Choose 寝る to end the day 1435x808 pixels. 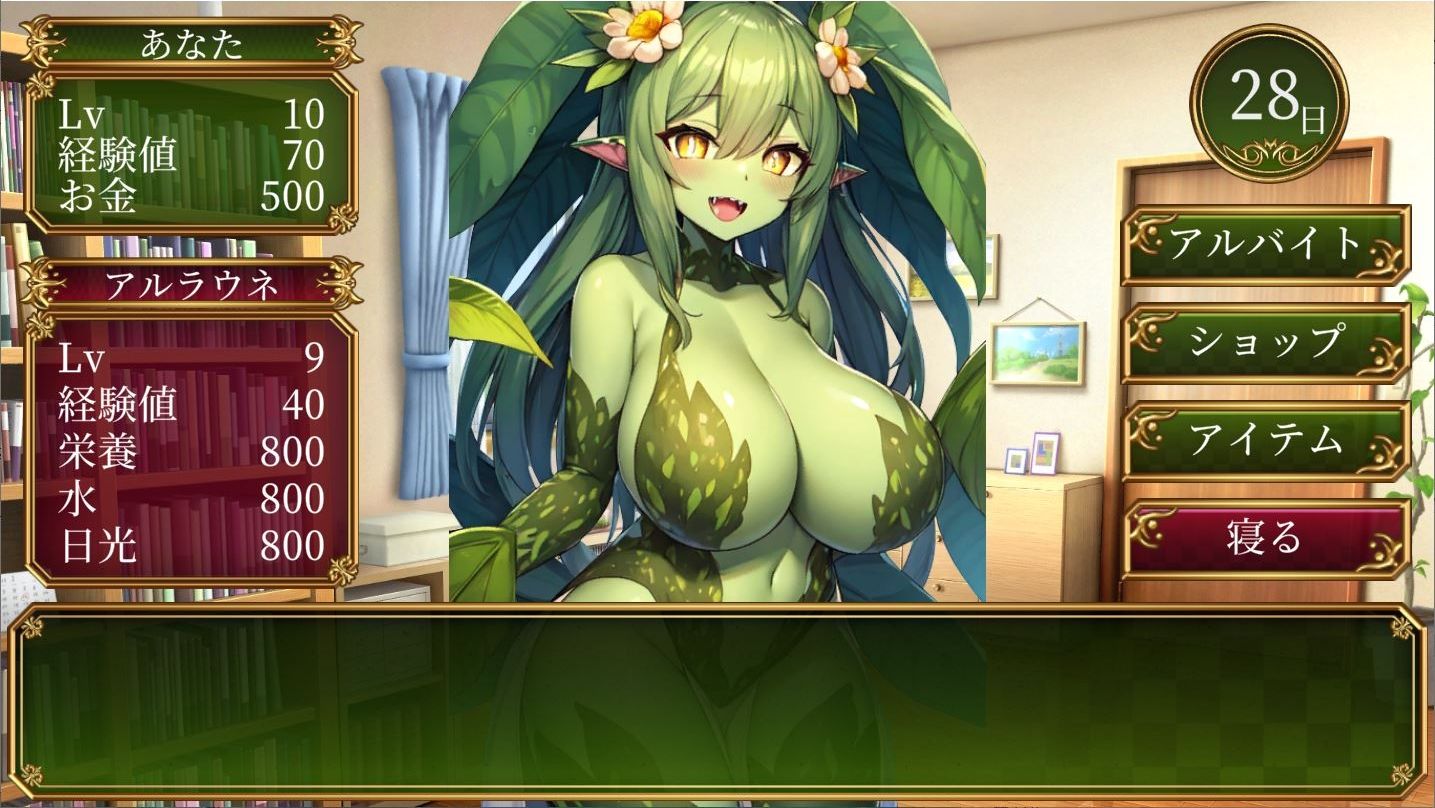point(1265,538)
